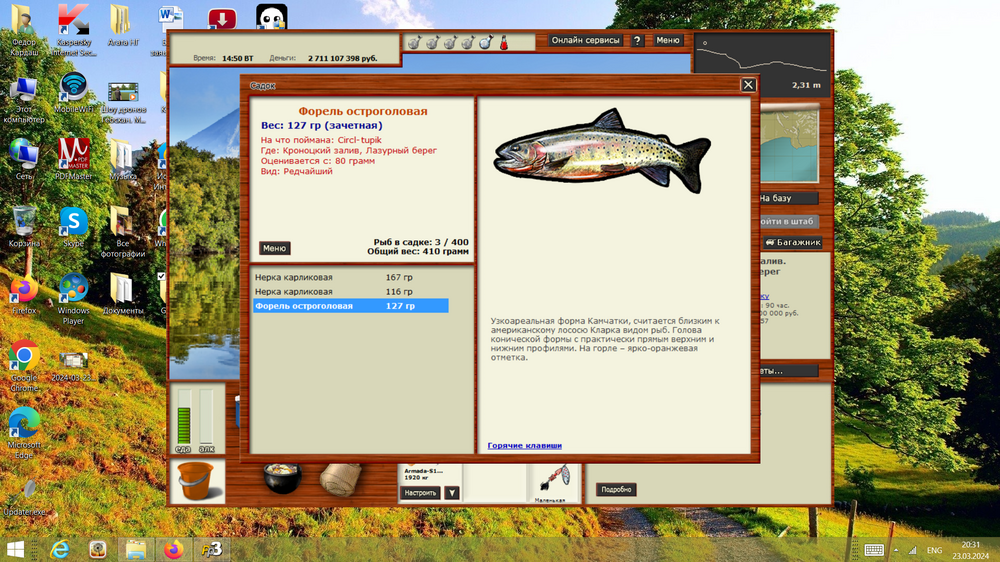Close the Садок fish keepnet window
This screenshot has width=1000, height=562.
pyautogui.click(x=748, y=85)
